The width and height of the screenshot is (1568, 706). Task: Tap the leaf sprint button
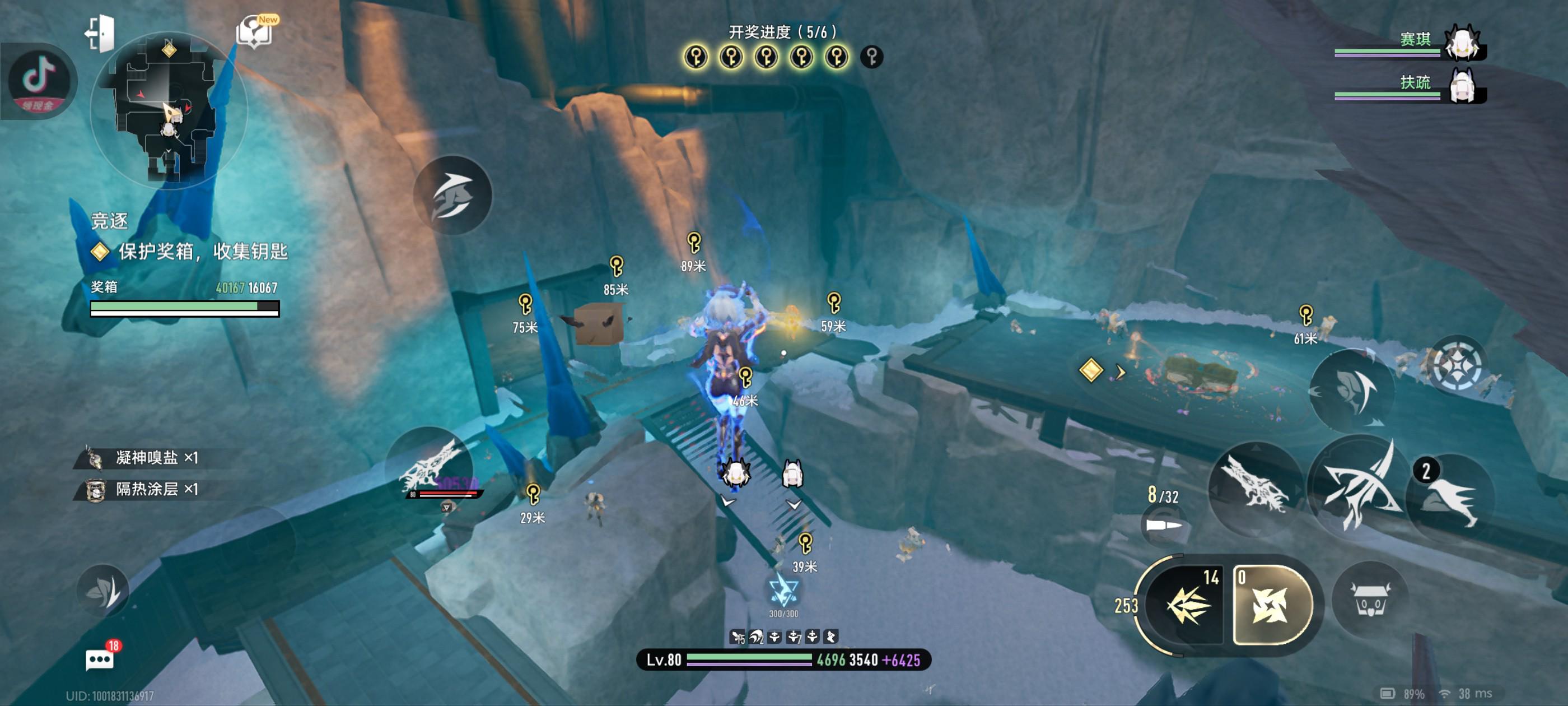tap(104, 589)
